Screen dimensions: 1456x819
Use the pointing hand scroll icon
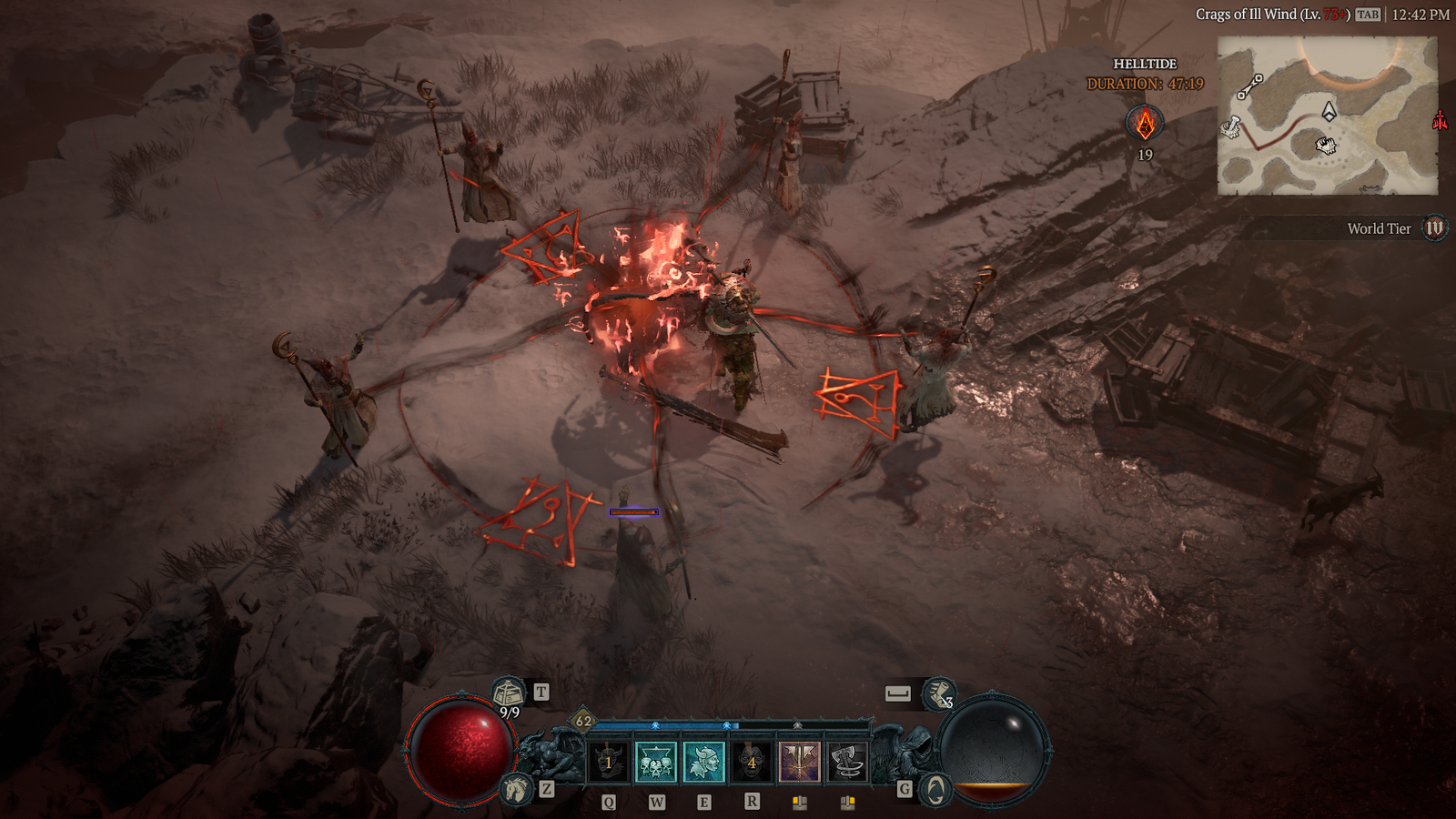point(938,694)
